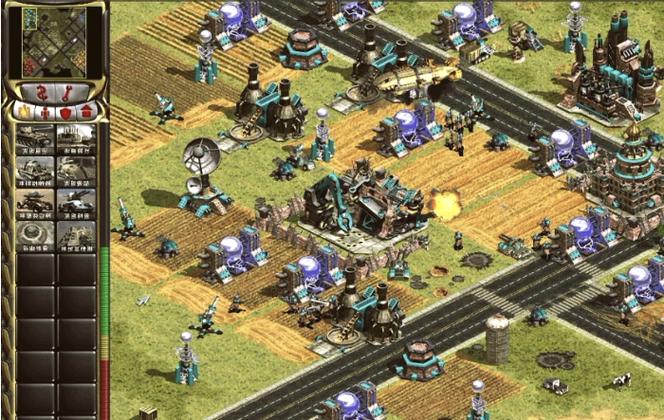This screenshot has height=420, width=664.
Task: Switch to the rightmost red build tab
Action: pos(87,111)
